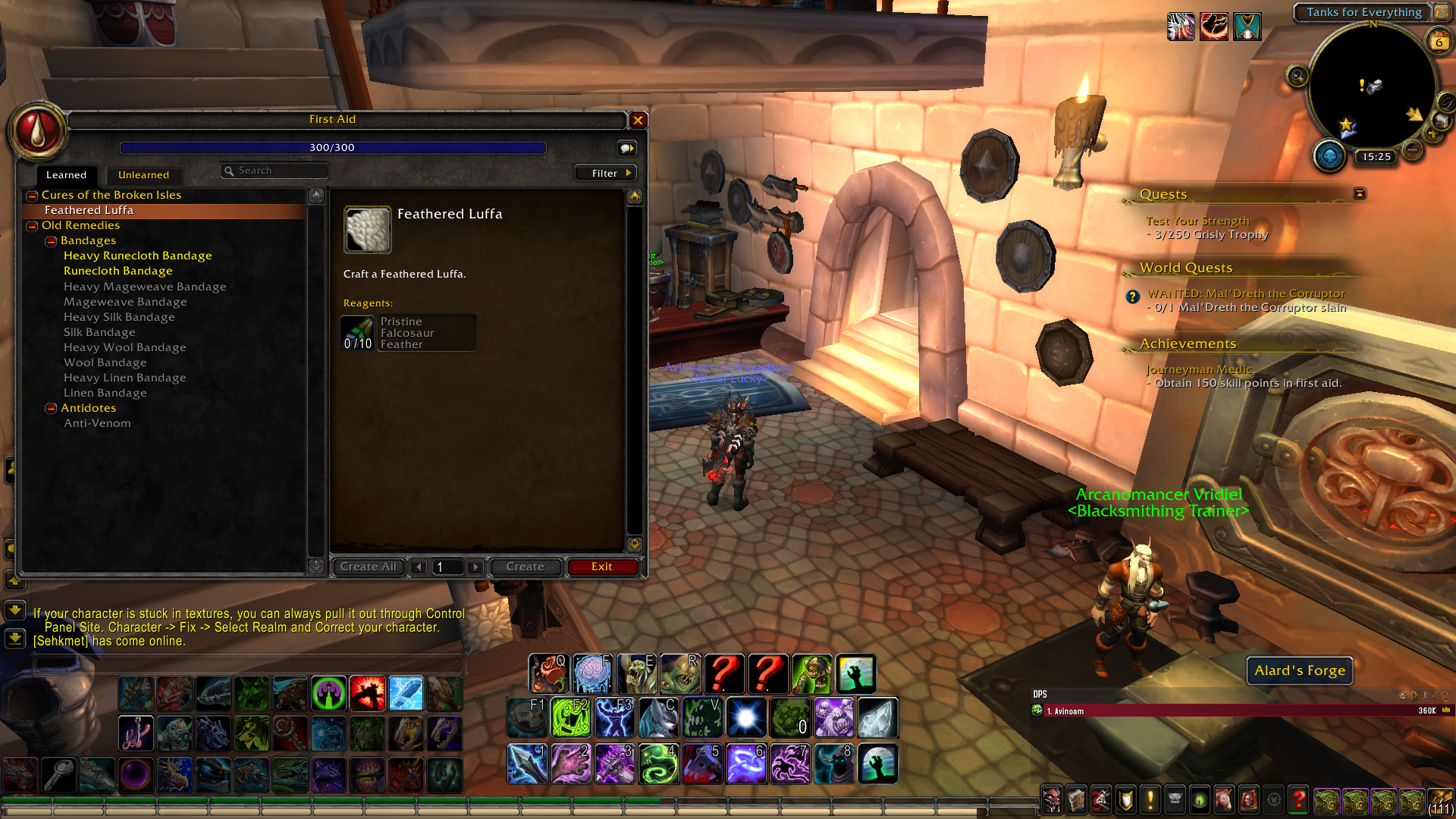Click the Create All button
Viewport: 1456px width, 819px height.
click(x=368, y=566)
